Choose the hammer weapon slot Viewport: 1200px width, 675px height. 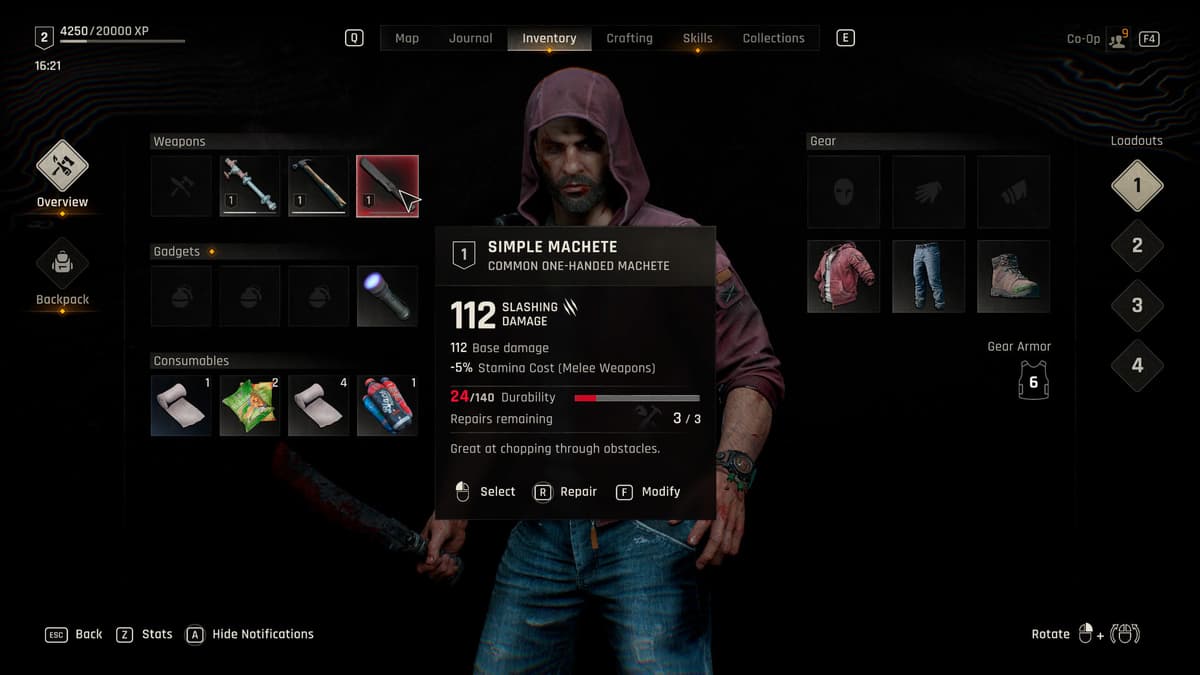pyautogui.click(x=318, y=185)
